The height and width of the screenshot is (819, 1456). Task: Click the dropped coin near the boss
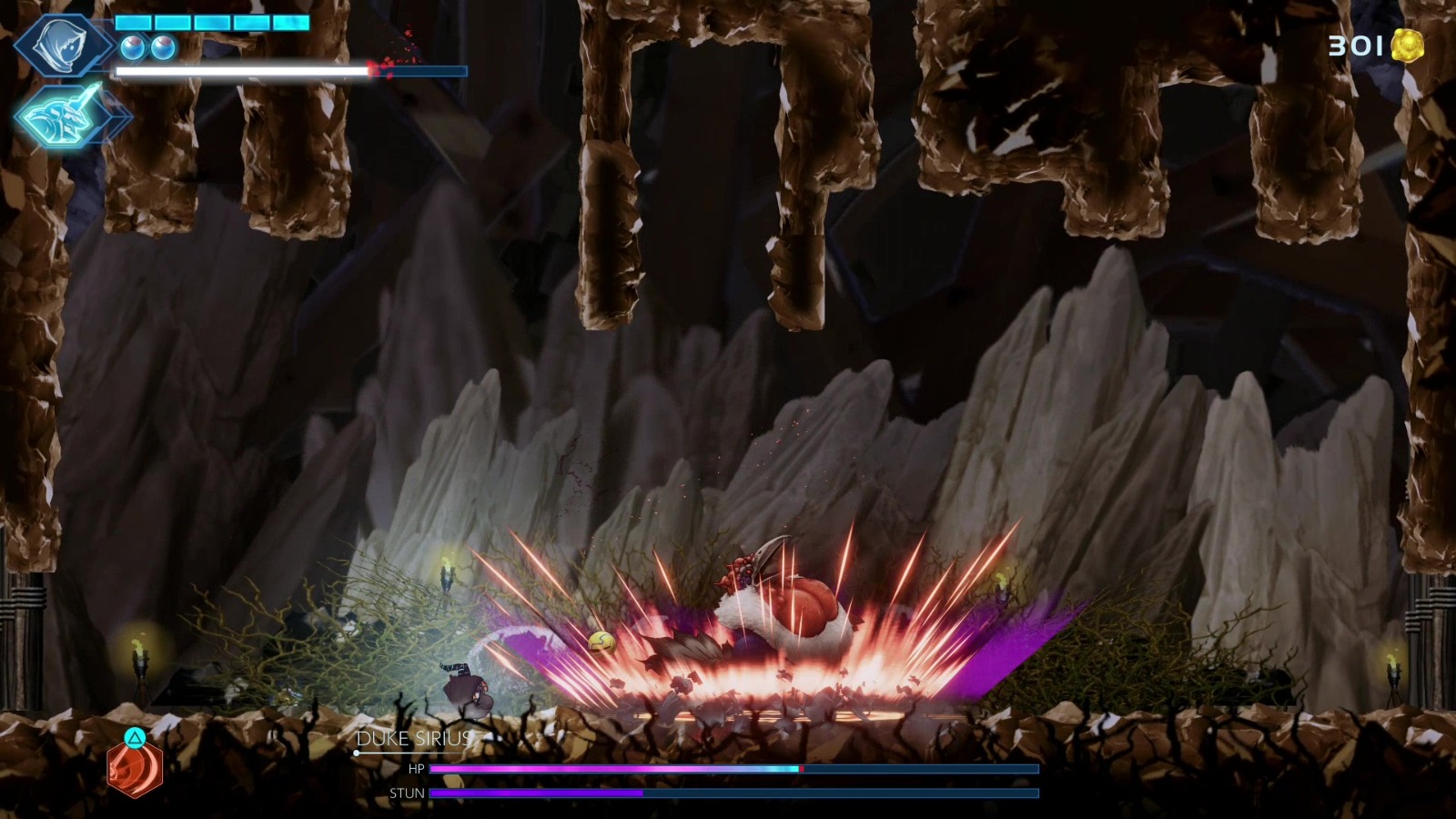tap(602, 641)
